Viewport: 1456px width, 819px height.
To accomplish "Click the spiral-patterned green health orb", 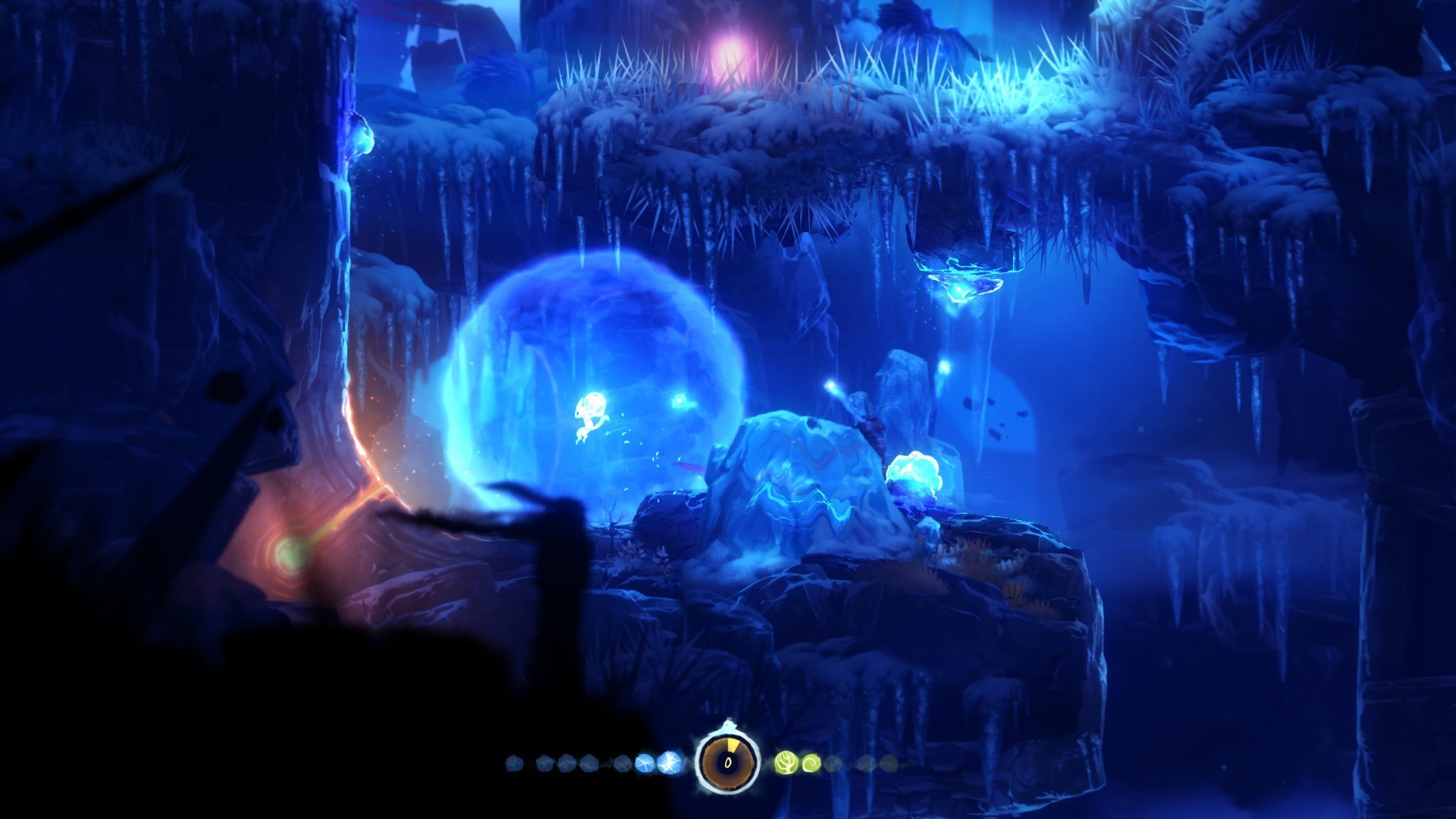I will tap(811, 763).
